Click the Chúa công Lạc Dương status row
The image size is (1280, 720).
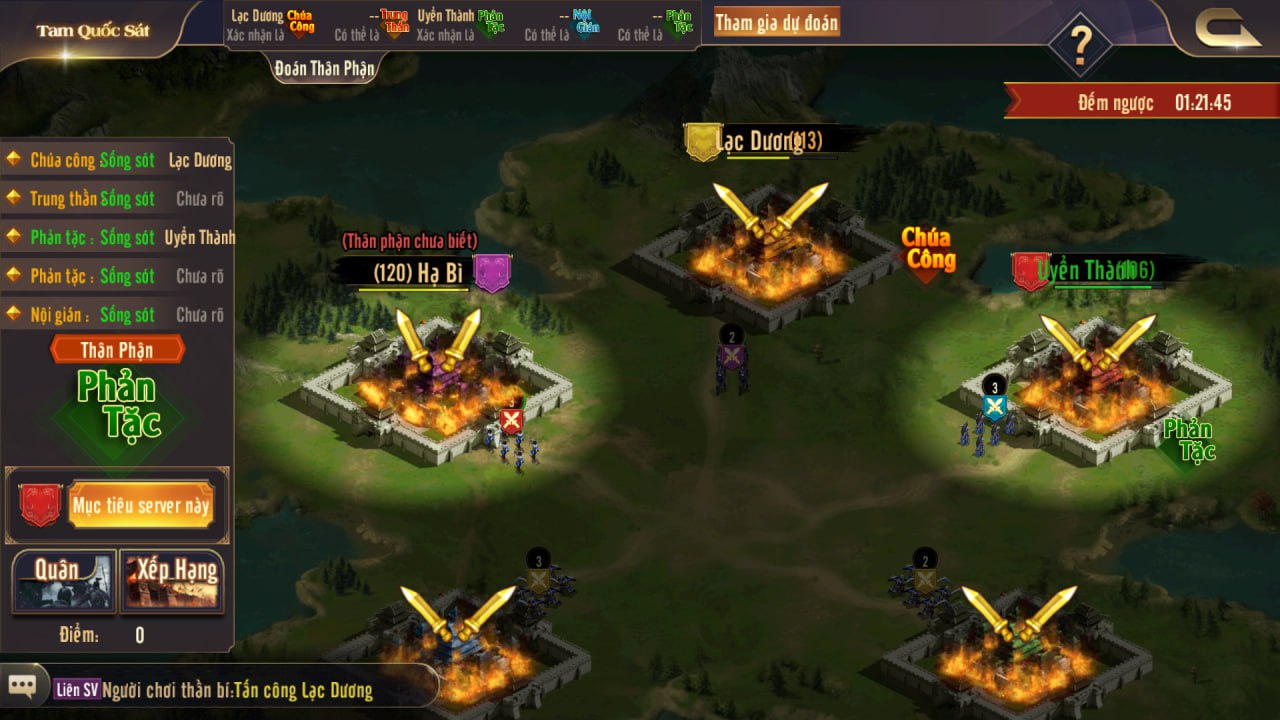click(x=118, y=160)
